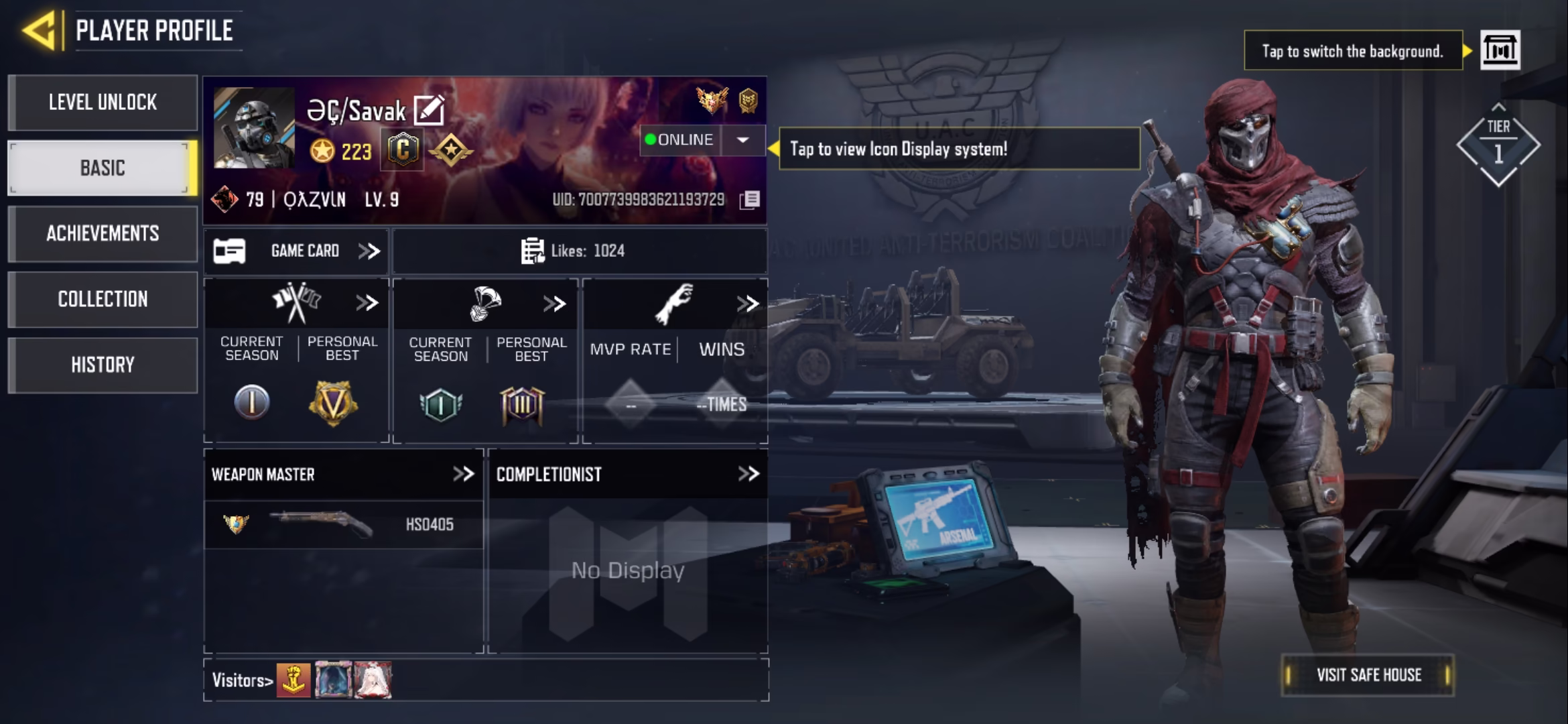The height and width of the screenshot is (724, 1568).
Task: View the Likes panel
Action: coord(579,251)
